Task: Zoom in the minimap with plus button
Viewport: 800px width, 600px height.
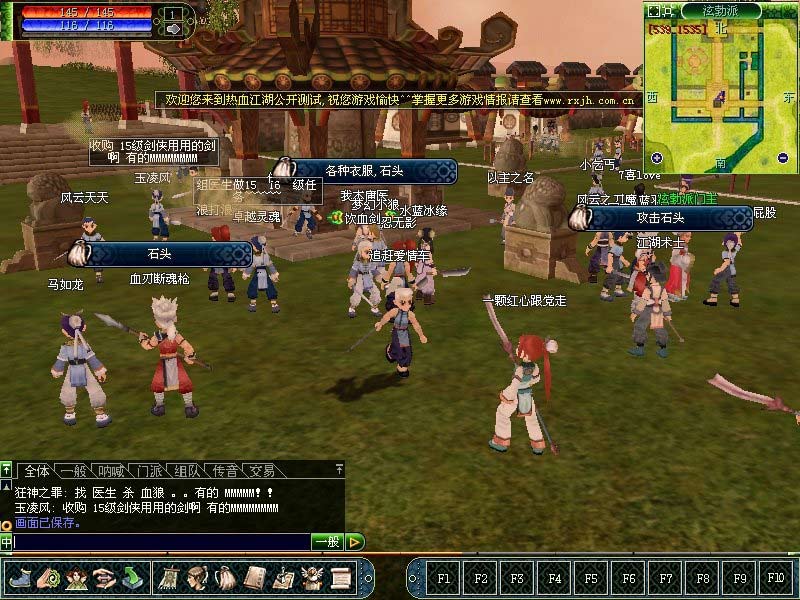Action: (x=657, y=158)
